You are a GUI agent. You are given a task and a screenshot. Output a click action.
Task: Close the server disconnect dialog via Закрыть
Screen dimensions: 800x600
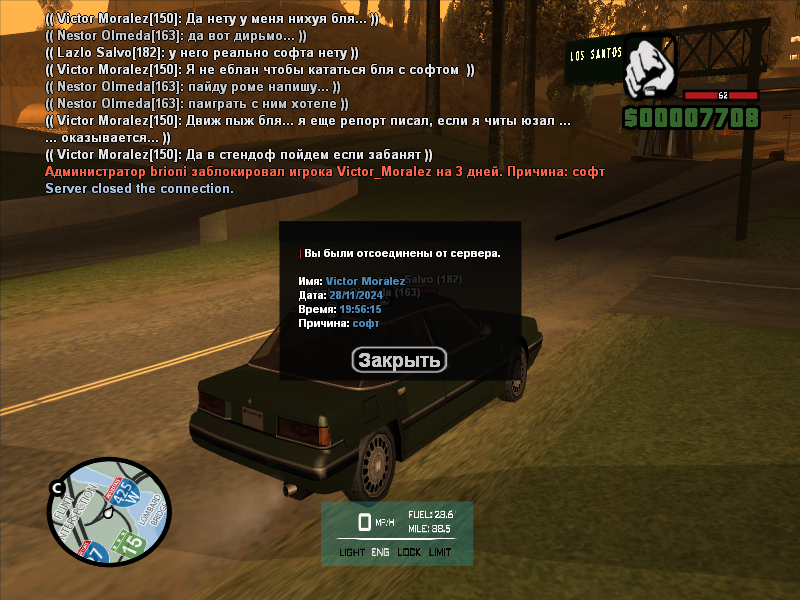coord(399,360)
